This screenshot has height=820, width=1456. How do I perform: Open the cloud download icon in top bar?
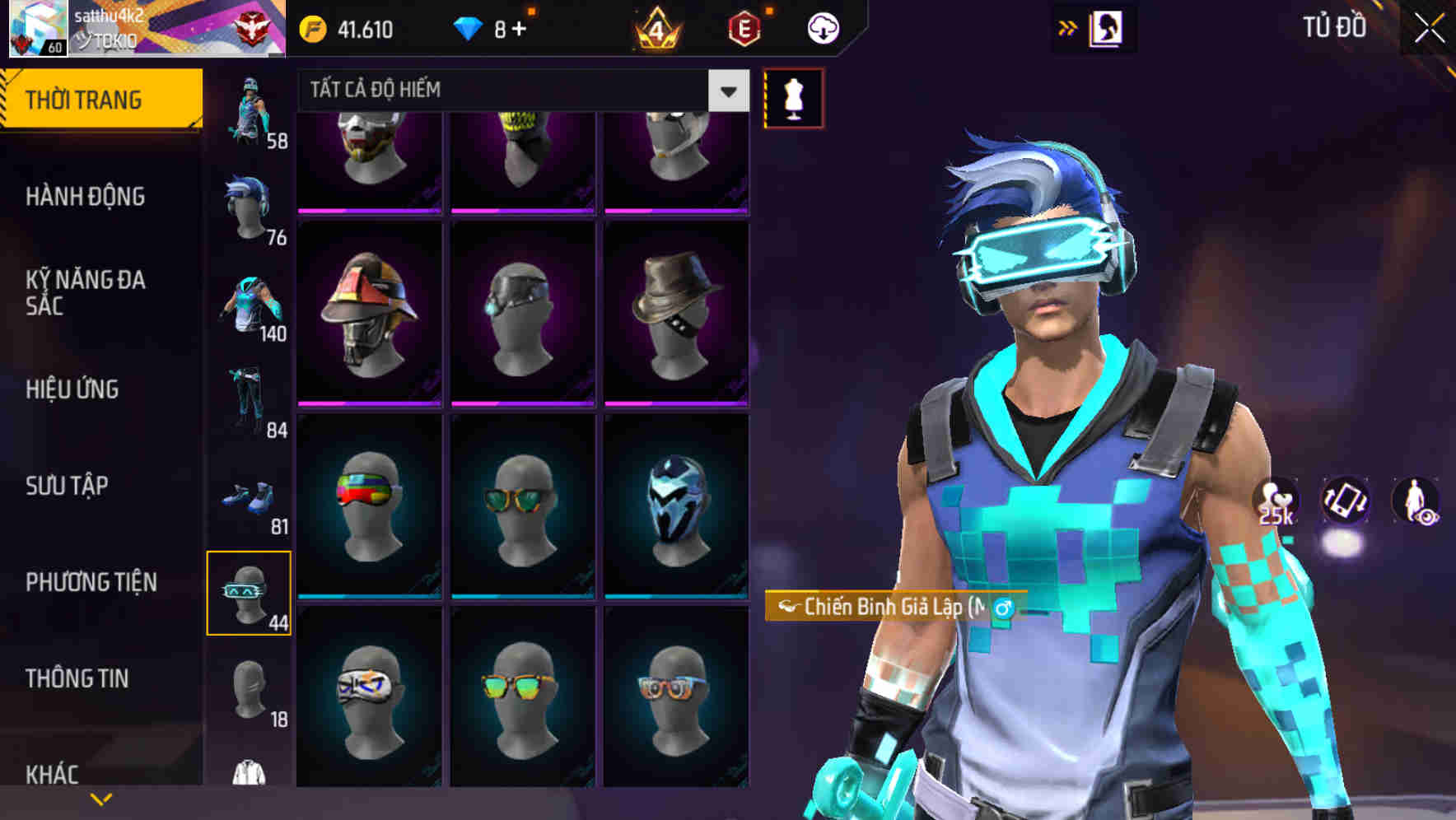tap(821, 27)
